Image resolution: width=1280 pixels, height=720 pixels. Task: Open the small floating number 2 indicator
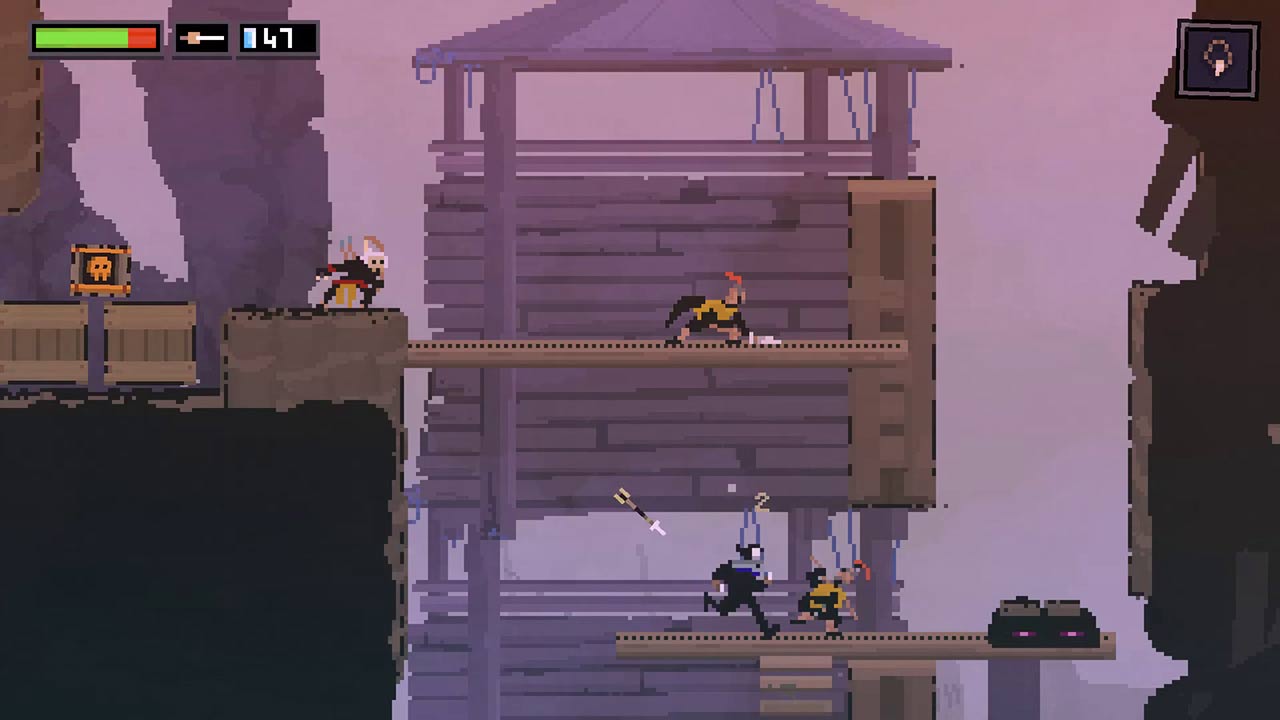(x=762, y=500)
